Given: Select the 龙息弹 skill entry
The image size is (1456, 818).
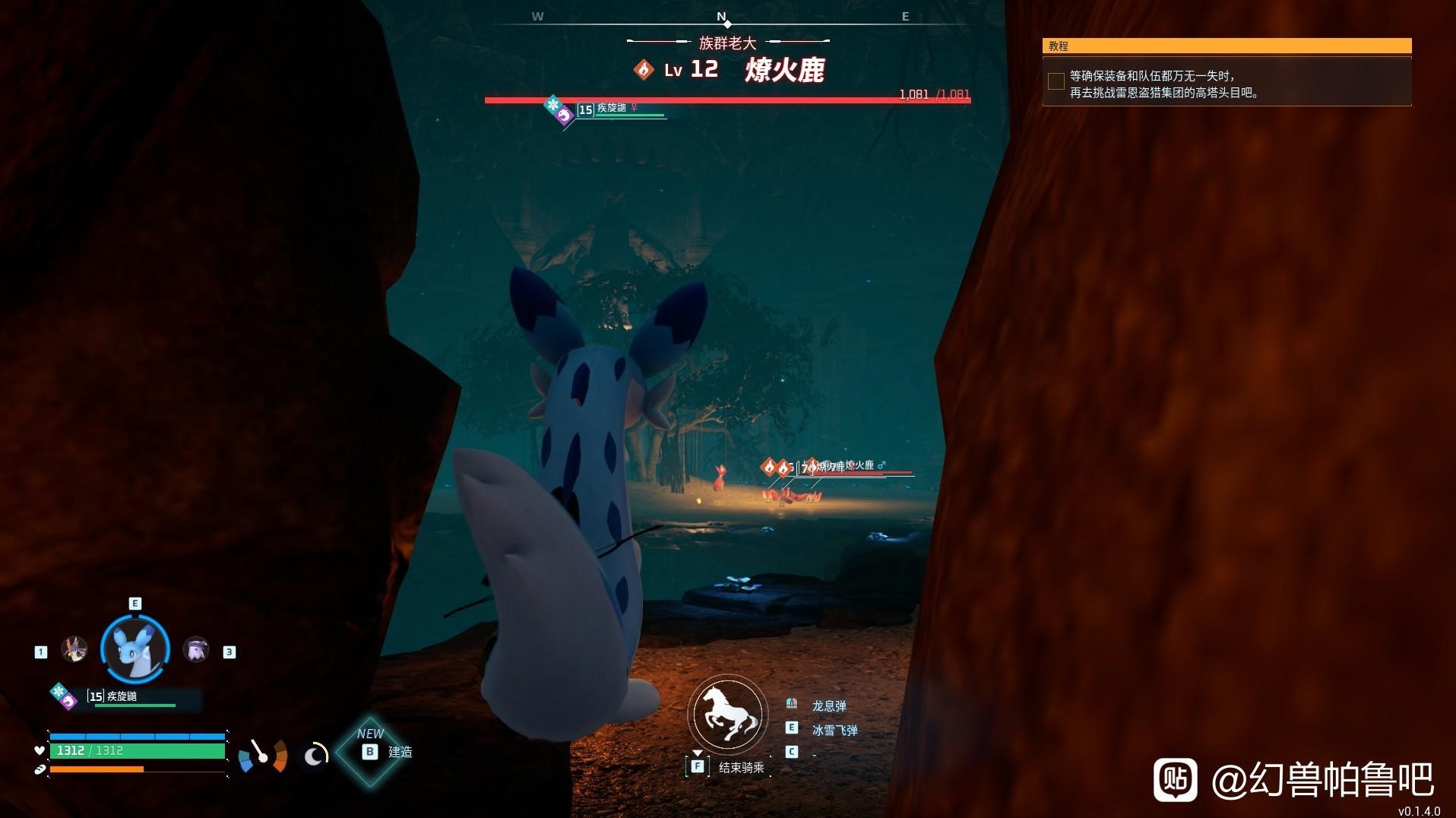Looking at the screenshot, I should 828,705.
